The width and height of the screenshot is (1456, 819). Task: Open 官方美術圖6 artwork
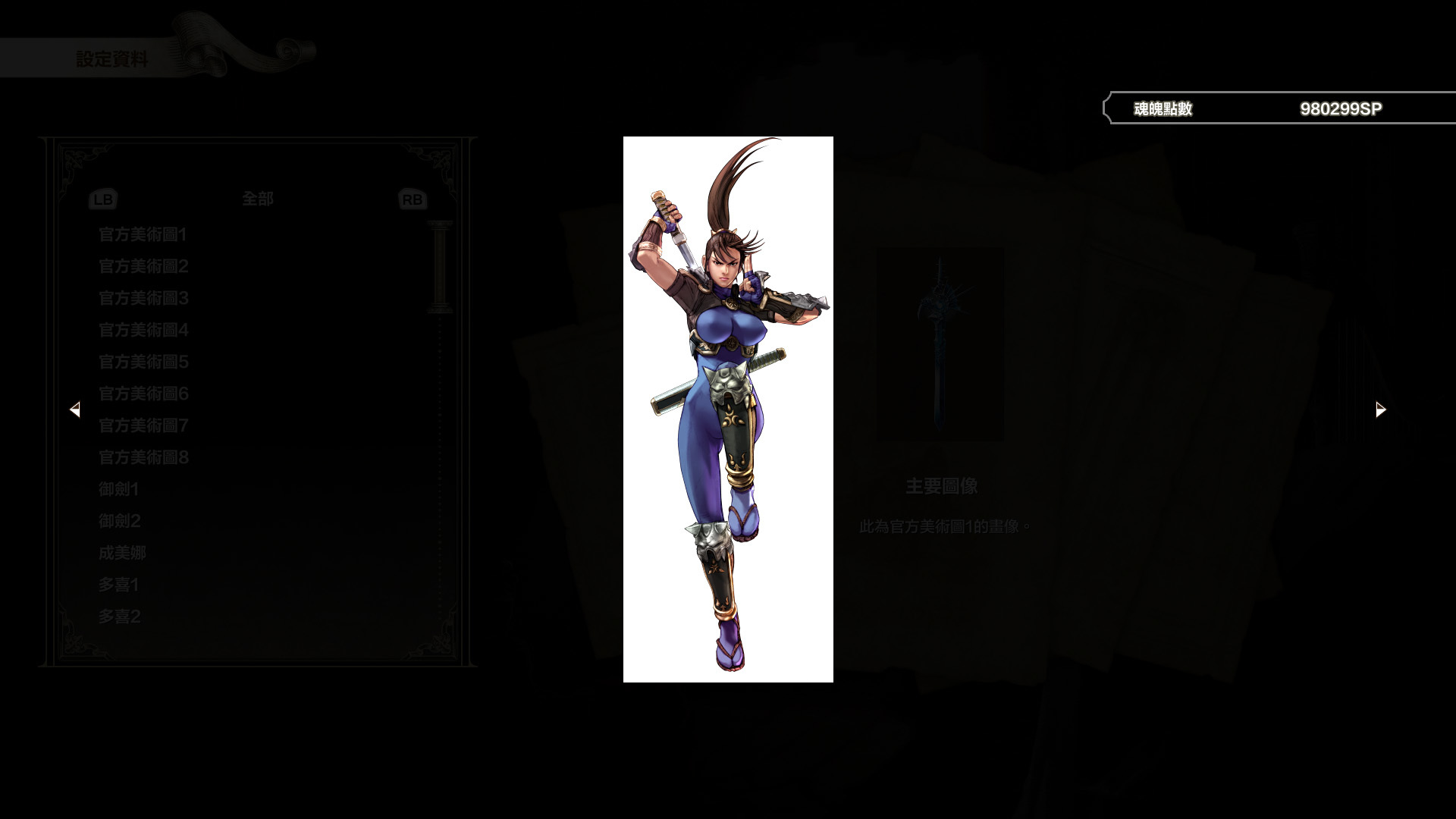point(143,394)
